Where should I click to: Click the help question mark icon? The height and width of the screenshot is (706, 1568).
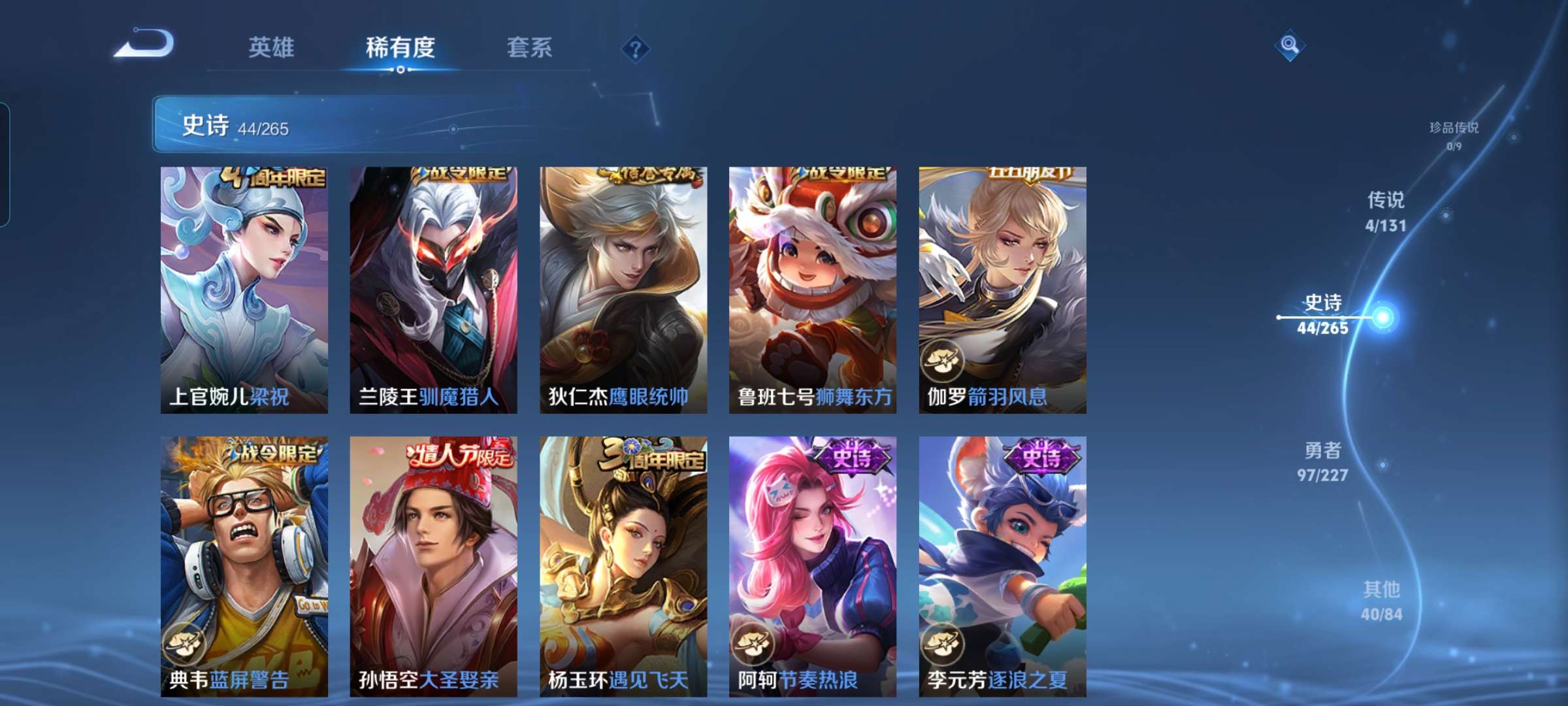point(637,49)
